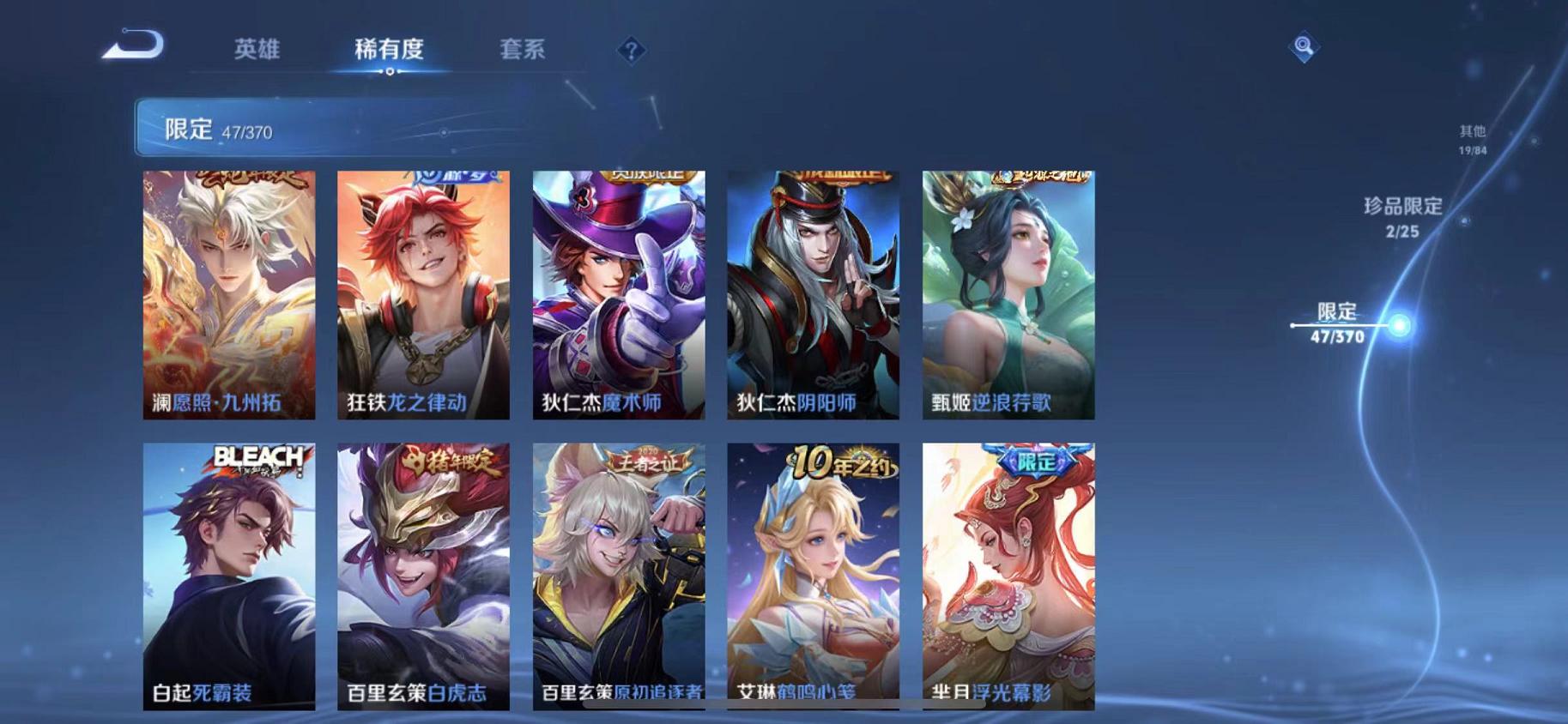This screenshot has width=1568, height=724.
Task: Open the question mark help icon
Action: [x=631, y=51]
